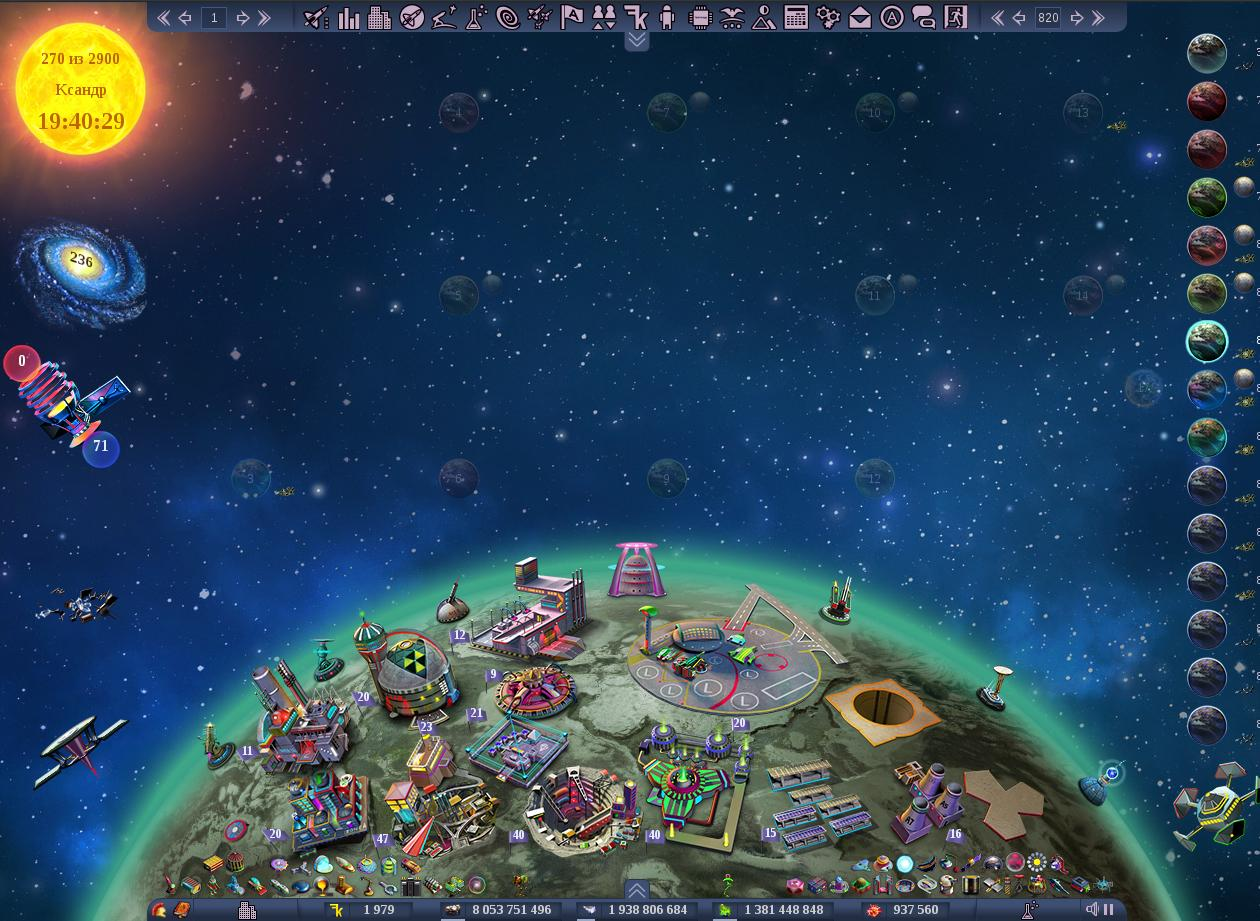Expand the top panel's down-chevron tab

(637, 40)
